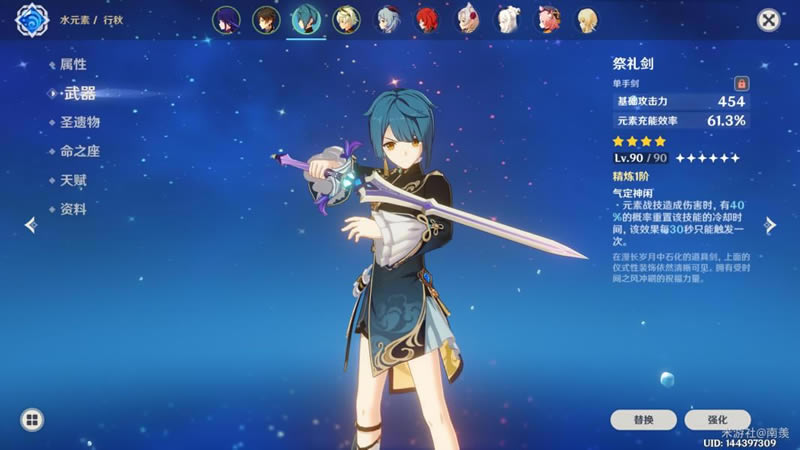Open the four-square grid menu button
800x450 pixels.
click(x=32, y=419)
